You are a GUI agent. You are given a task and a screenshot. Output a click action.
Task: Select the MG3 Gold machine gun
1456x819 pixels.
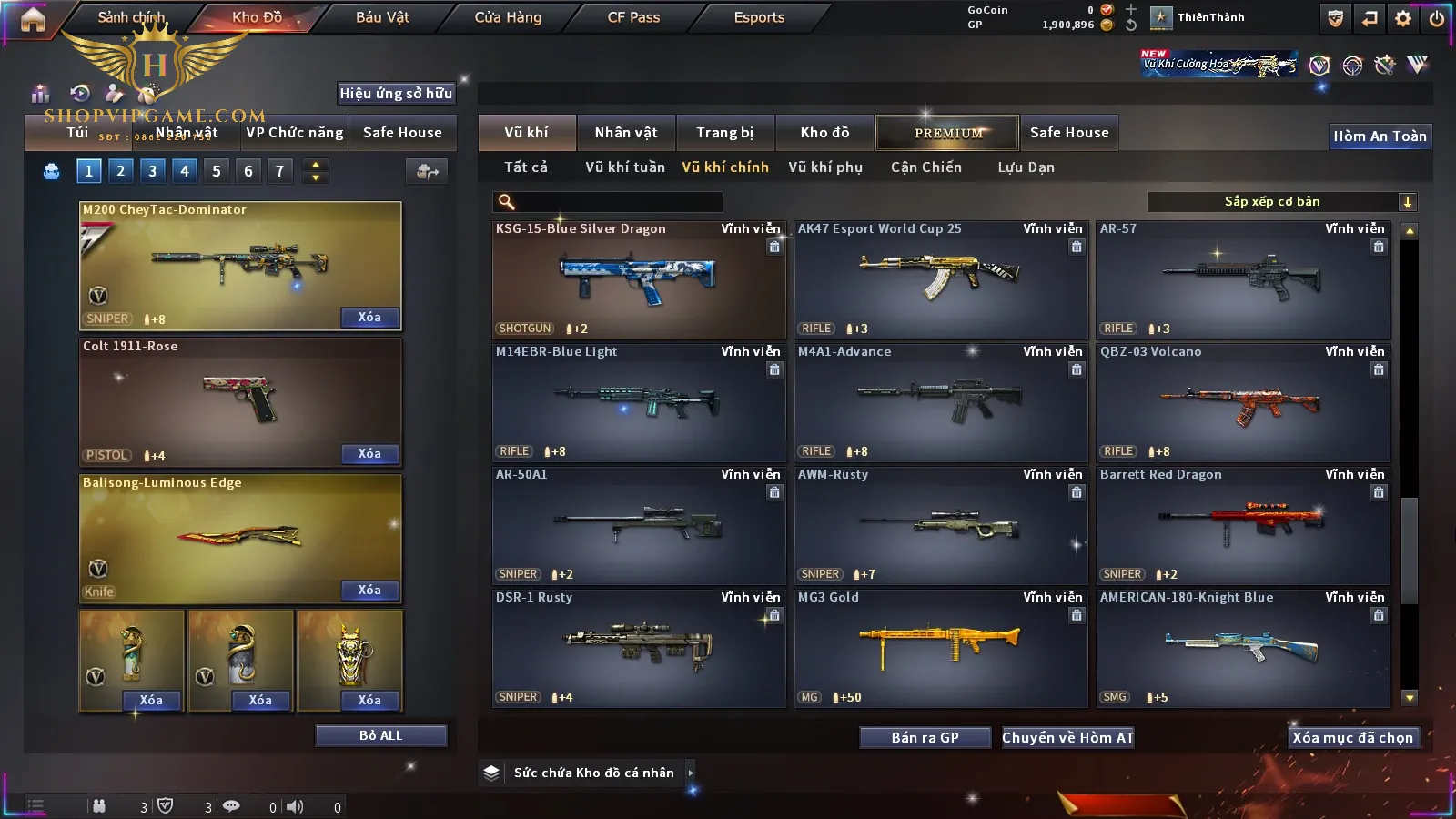tap(940, 648)
